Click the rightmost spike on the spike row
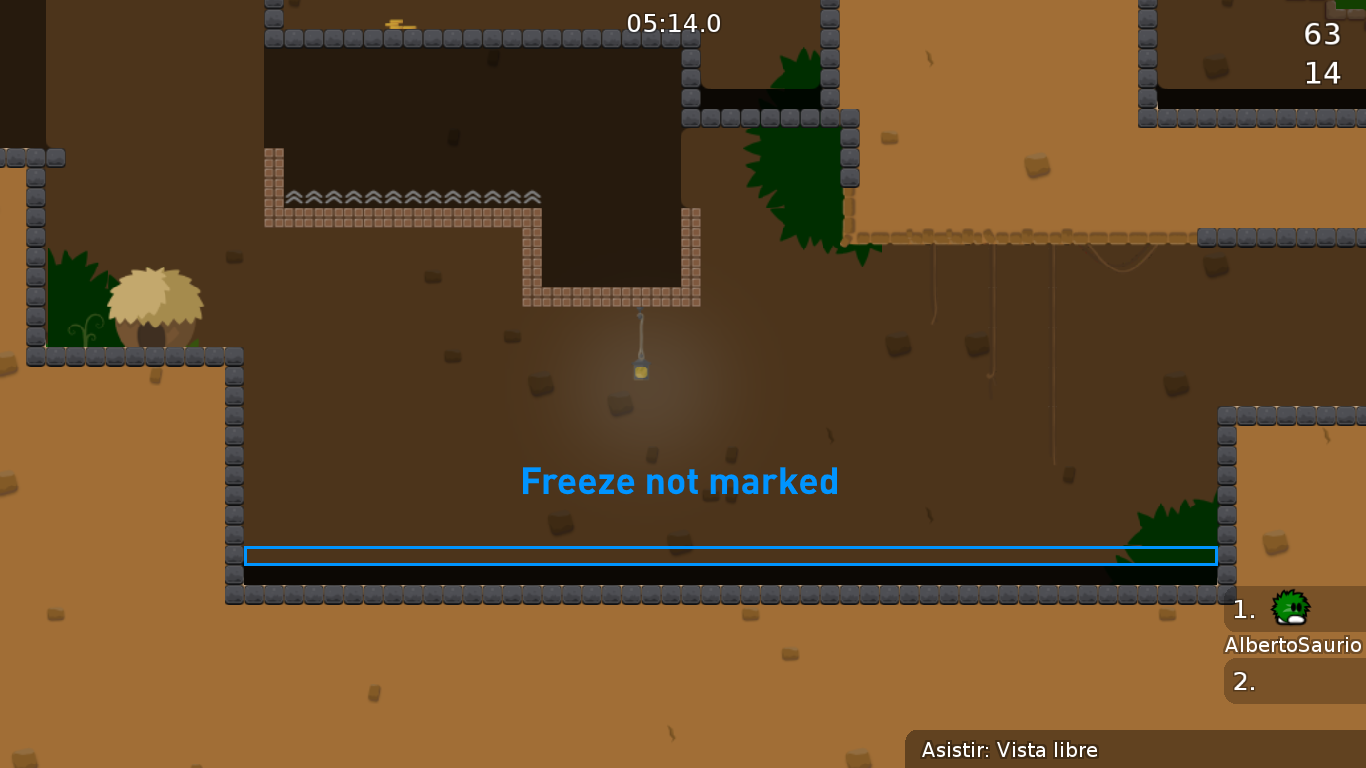The width and height of the screenshot is (1366, 768). tap(531, 197)
